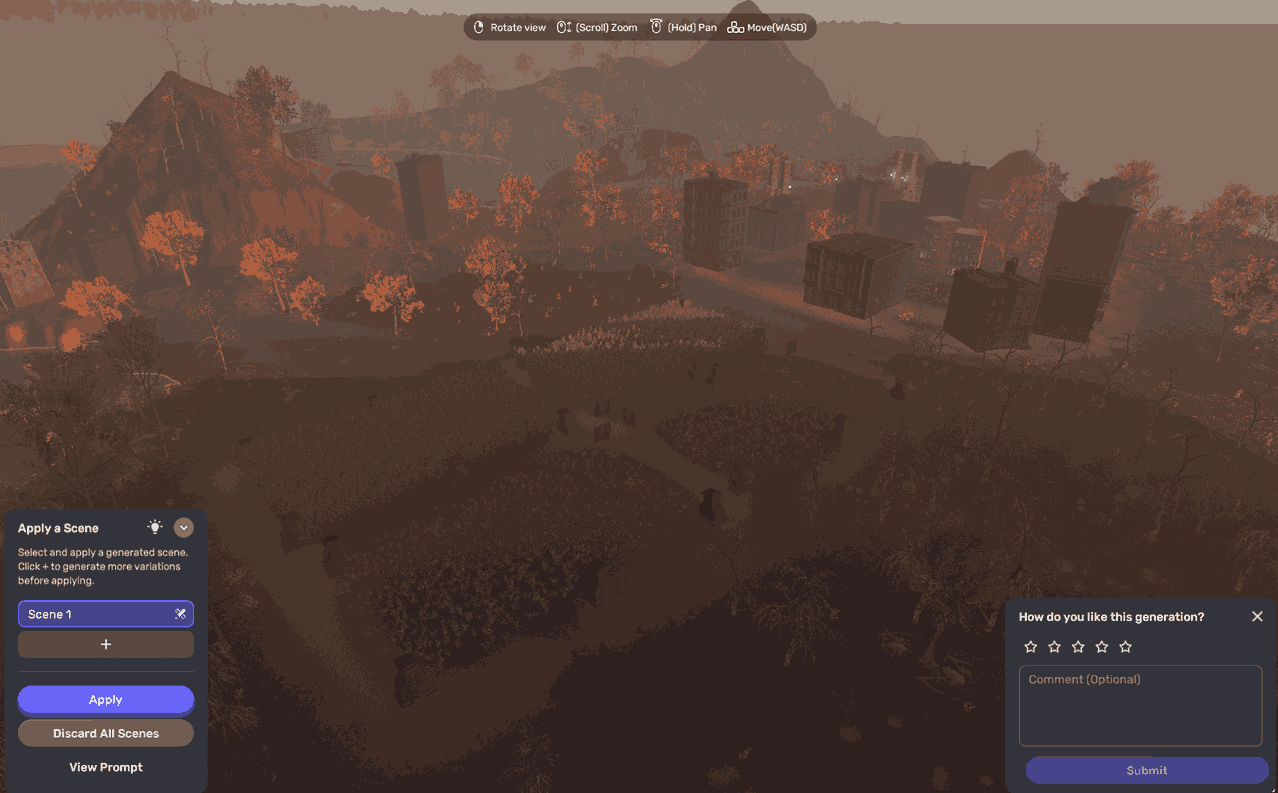Apply the selected generated scene
This screenshot has height=793, width=1278.
coord(105,700)
